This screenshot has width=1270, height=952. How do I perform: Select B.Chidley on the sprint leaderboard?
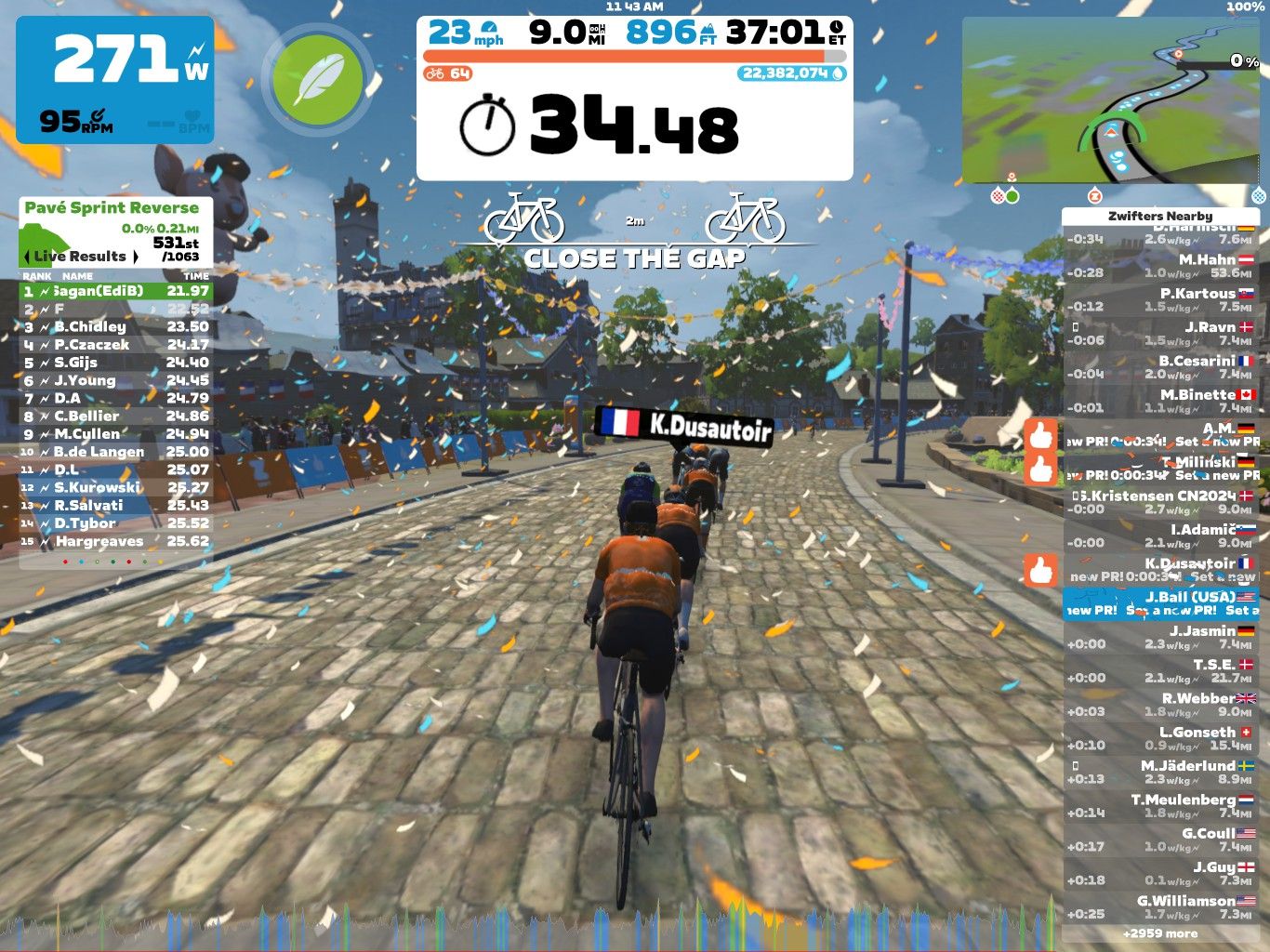116,326
